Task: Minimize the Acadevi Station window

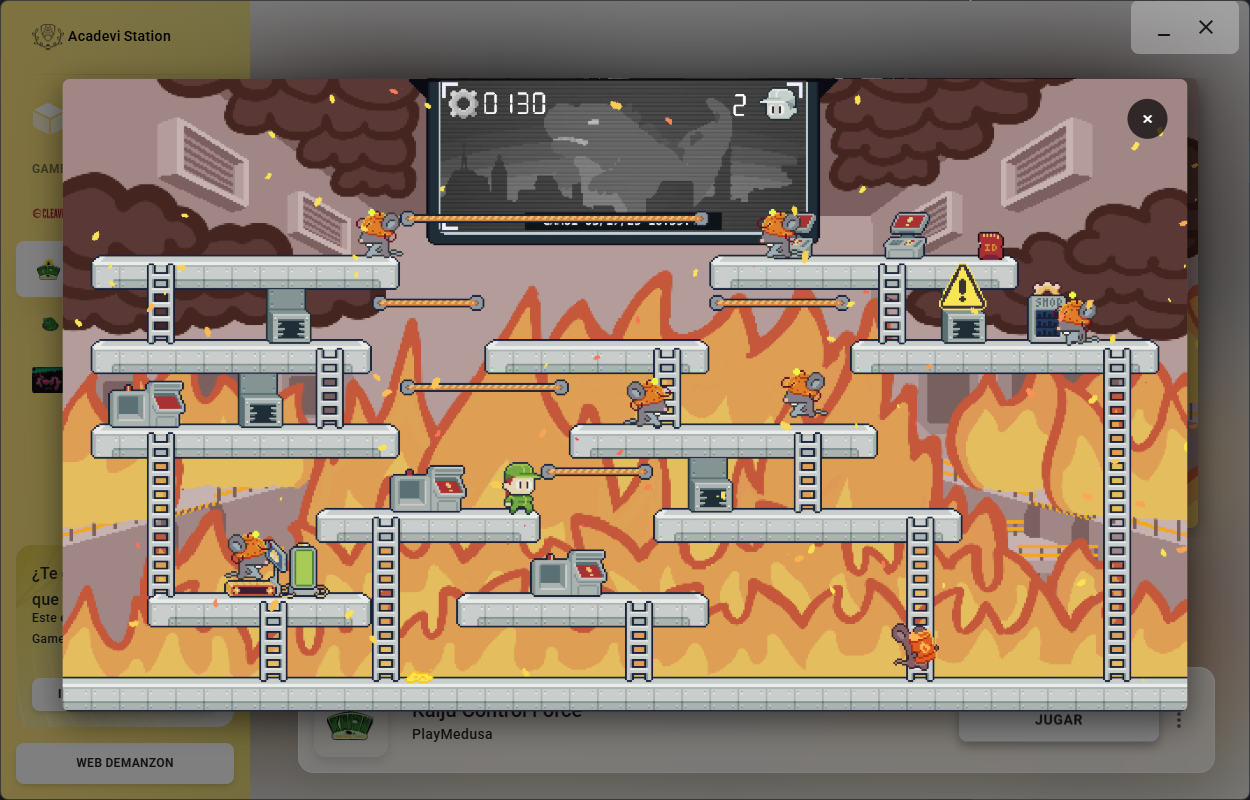Action: coord(1164,29)
